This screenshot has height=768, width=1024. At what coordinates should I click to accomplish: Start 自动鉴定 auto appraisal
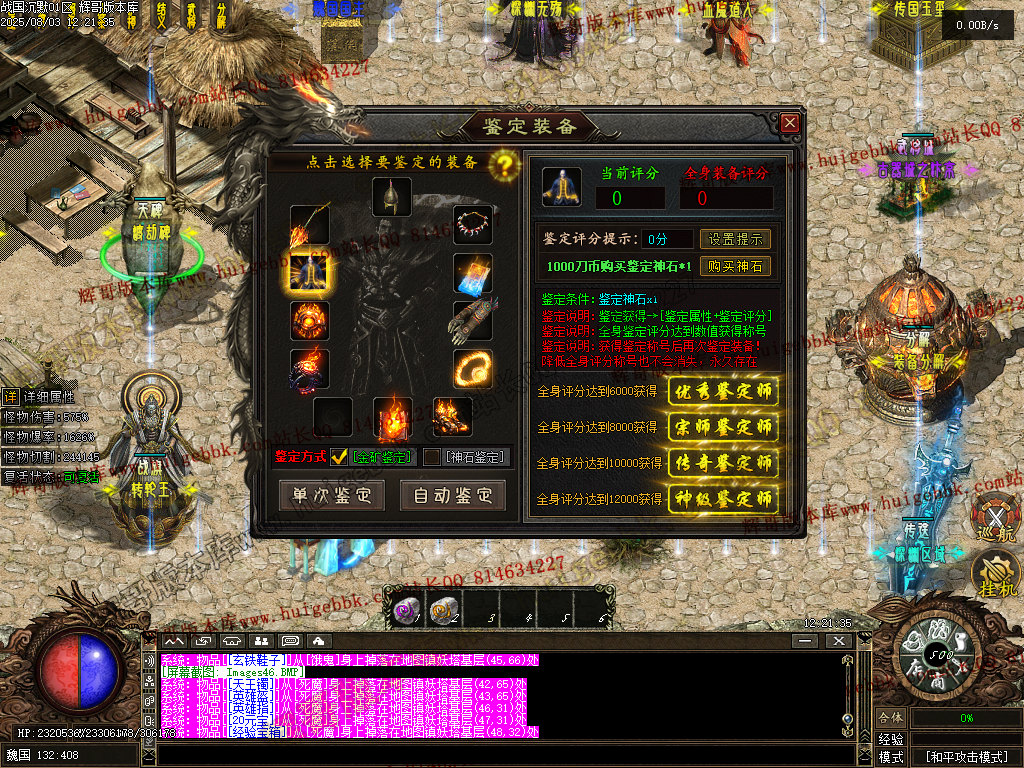click(453, 495)
